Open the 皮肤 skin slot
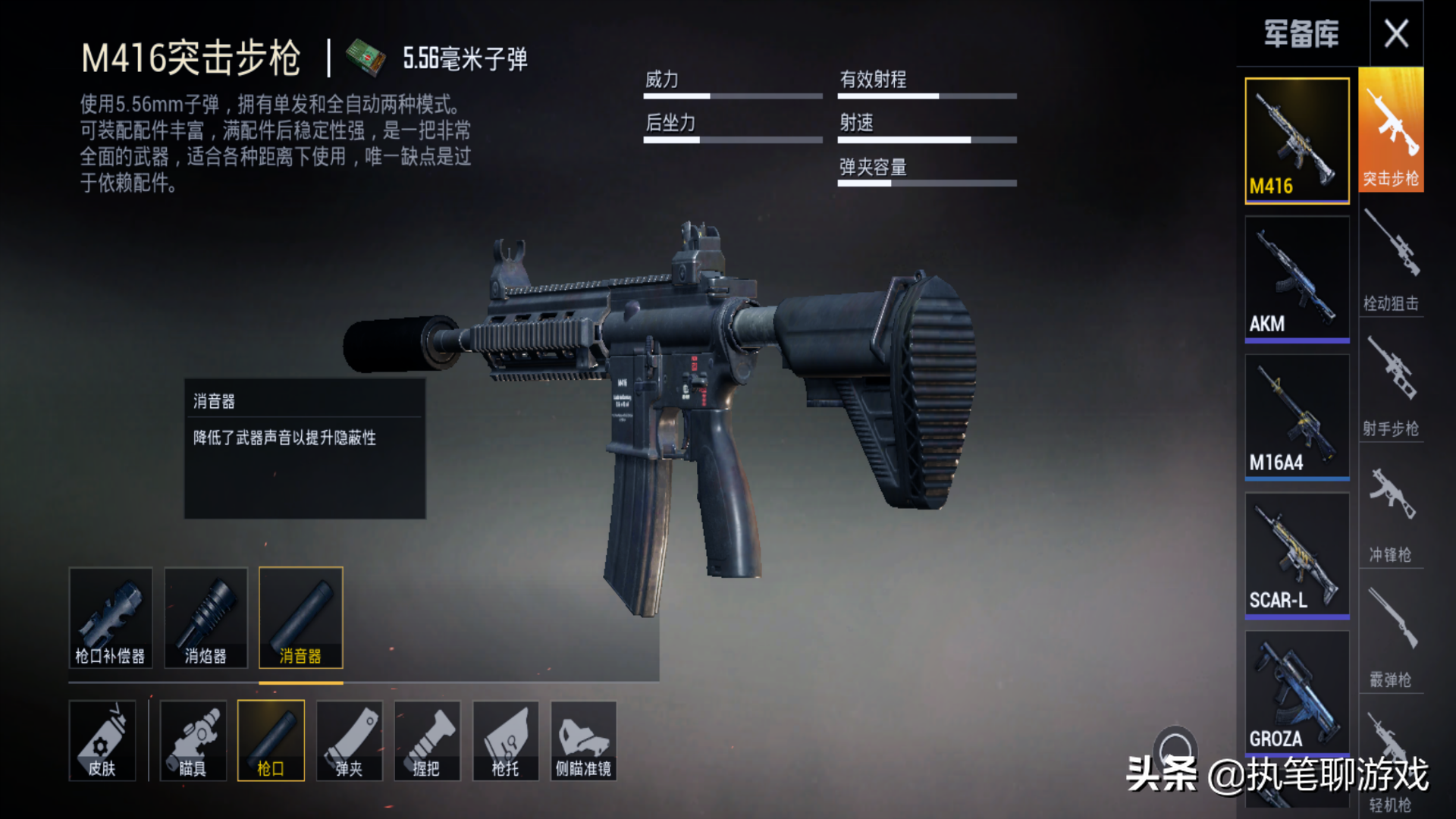Viewport: 1456px width, 819px height. (x=102, y=740)
